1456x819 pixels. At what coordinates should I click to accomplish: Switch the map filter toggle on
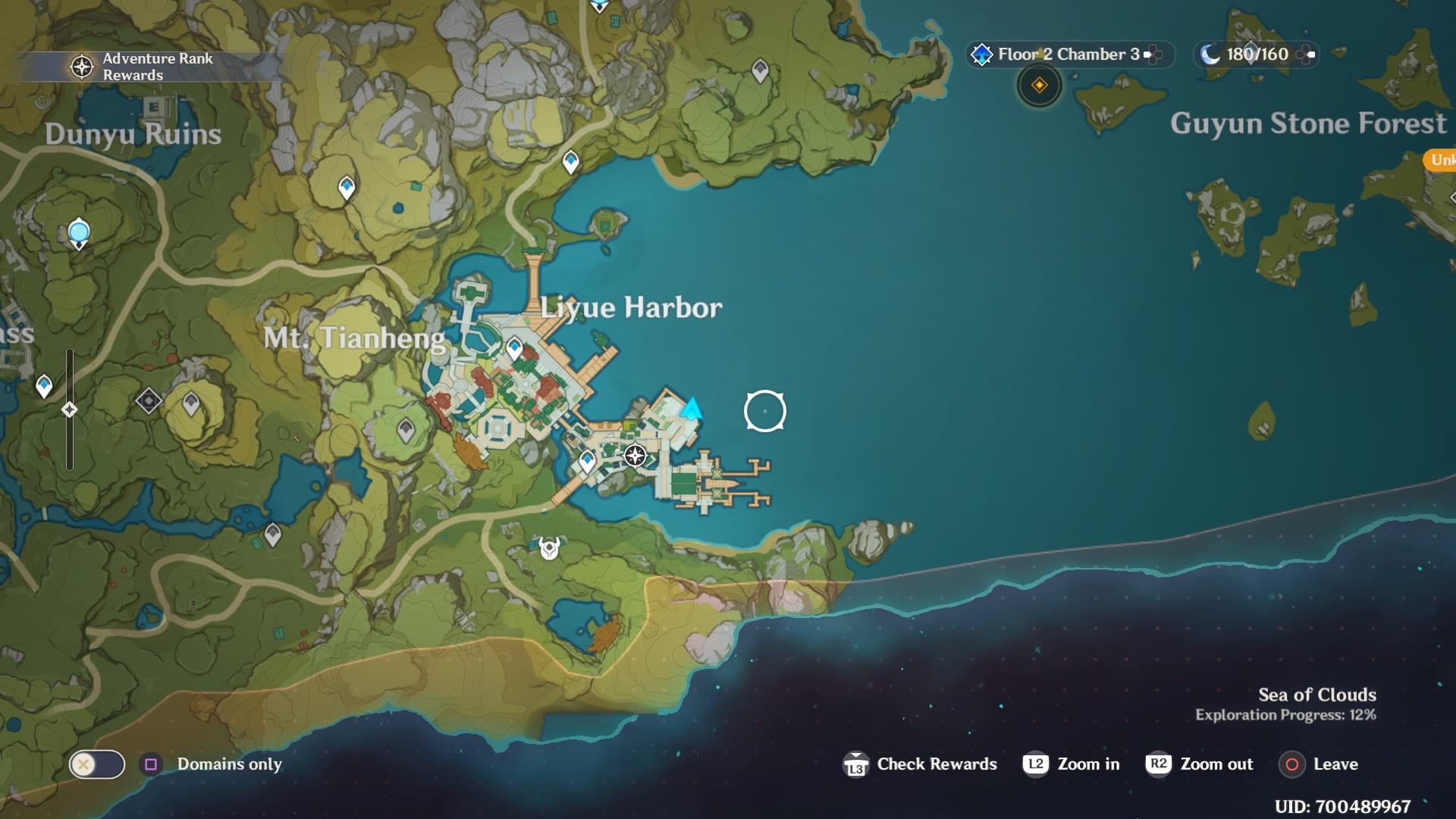coord(96,764)
